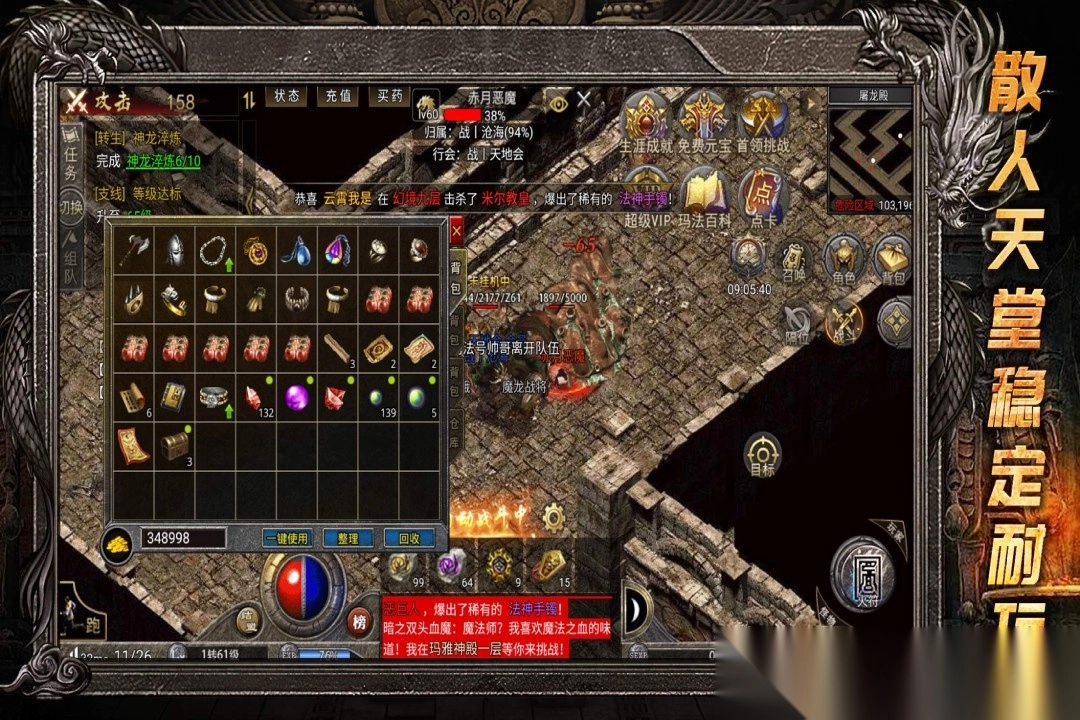
Task: Open the 回收 recycle function
Action: pyautogui.click(x=409, y=538)
